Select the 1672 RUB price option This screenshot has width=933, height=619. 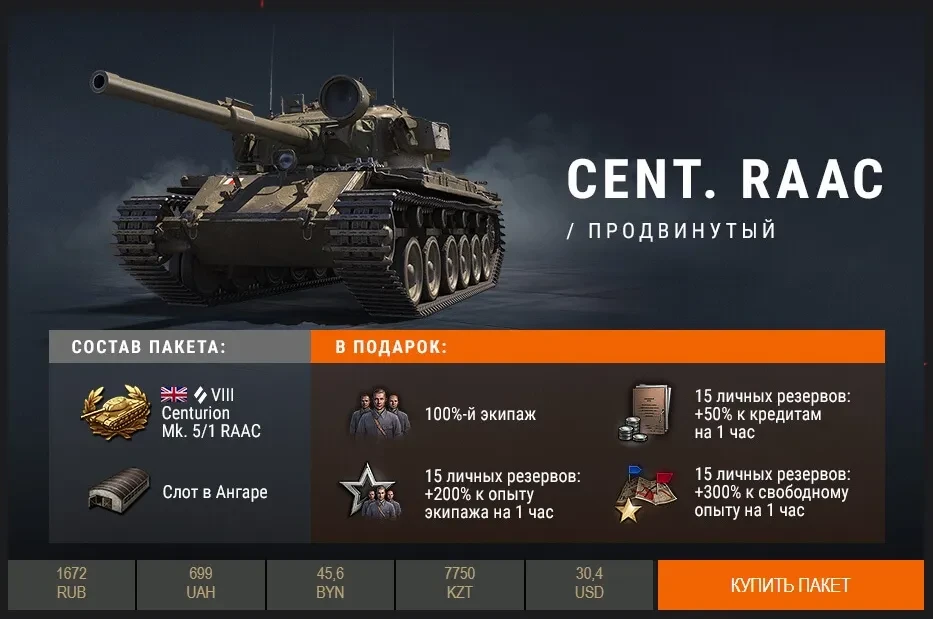71,584
